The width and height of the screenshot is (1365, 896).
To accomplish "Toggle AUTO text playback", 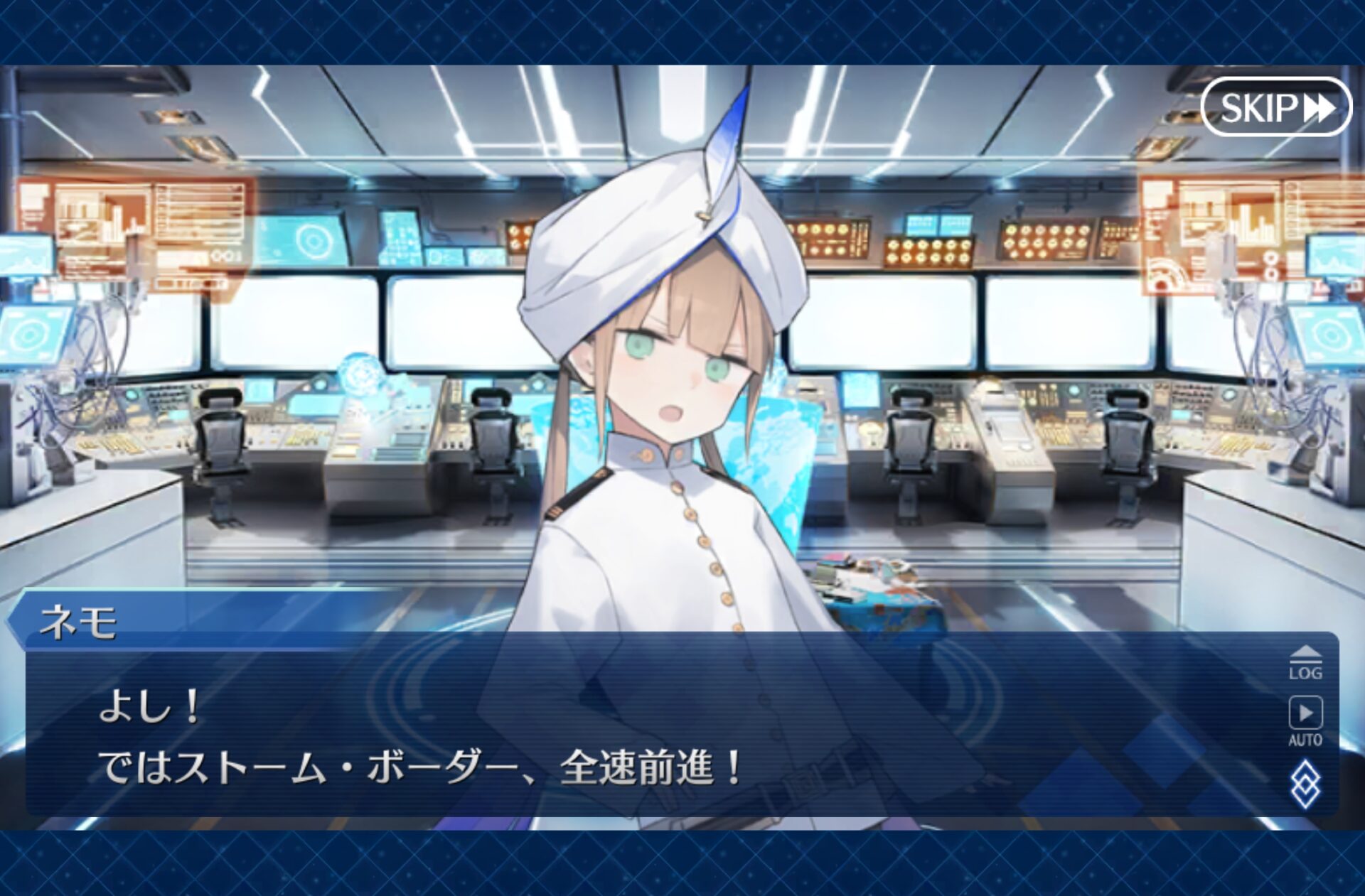I will 1305,719.
